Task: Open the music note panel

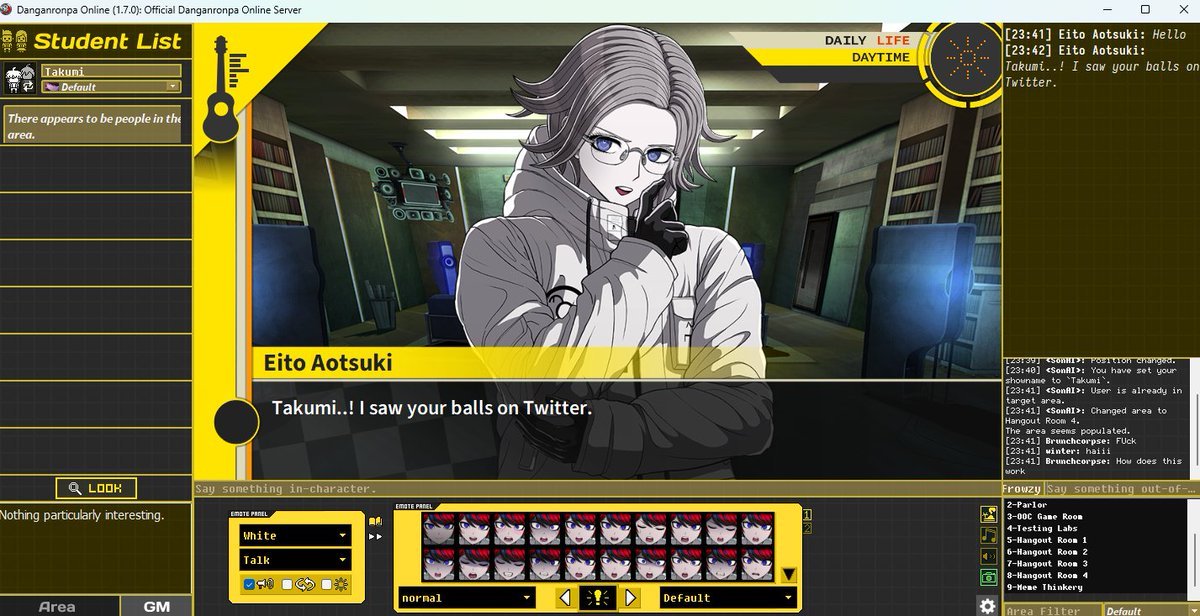Action: [x=988, y=535]
